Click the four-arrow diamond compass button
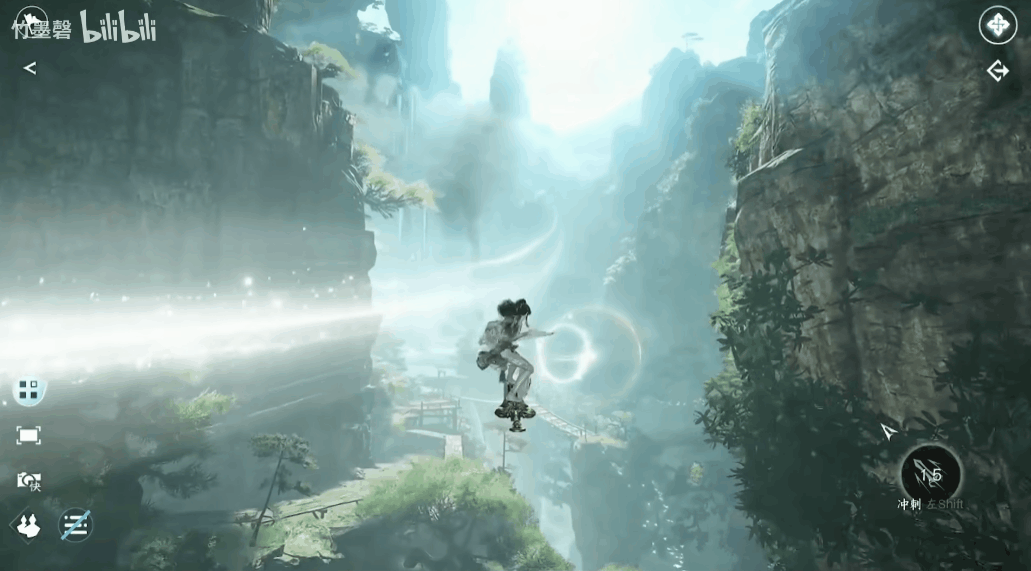The width and height of the screenshot is (1031, 571). click(x=997, y=25)
